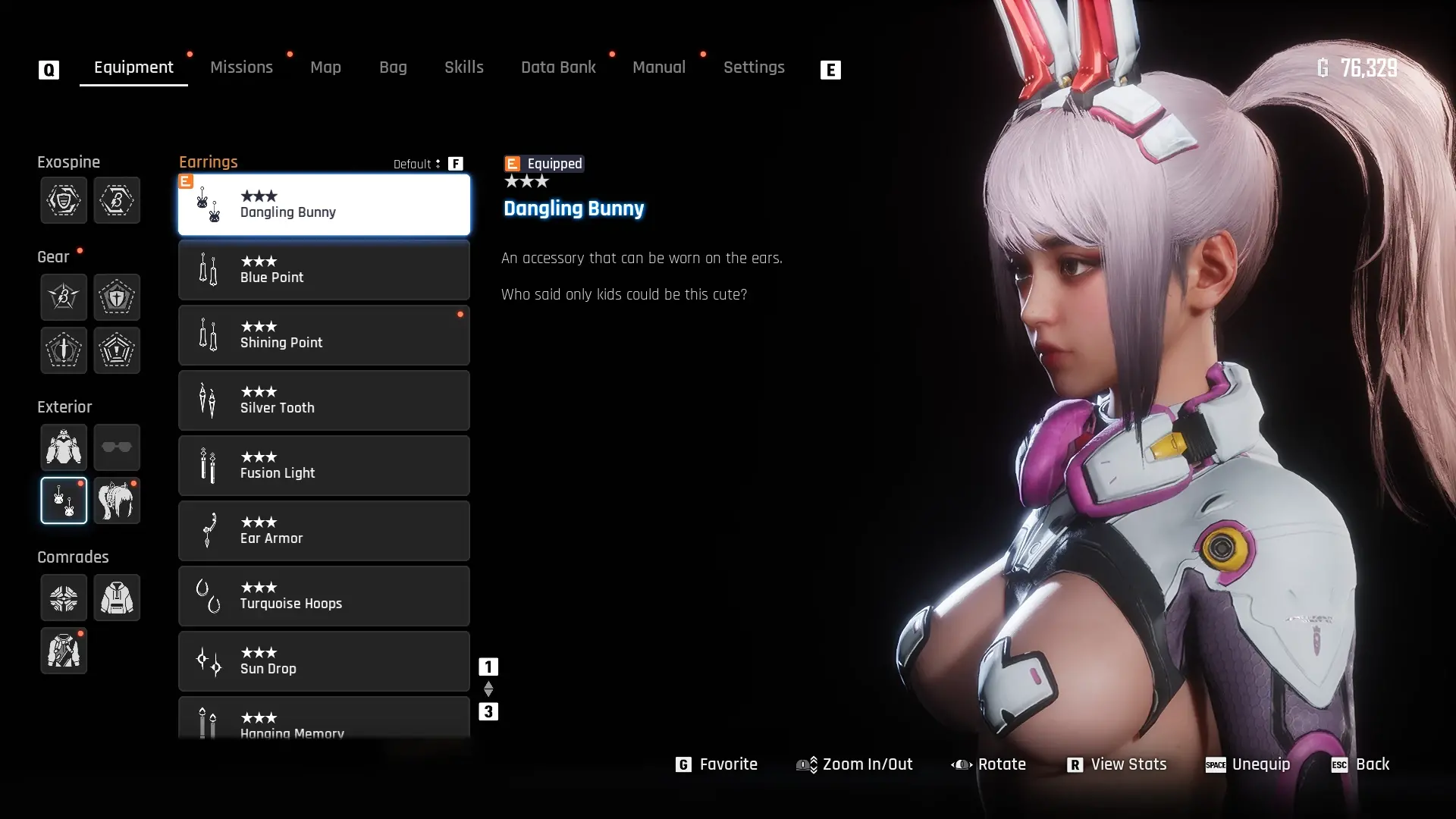Select the Skills tab

click(x=464, y=67)
